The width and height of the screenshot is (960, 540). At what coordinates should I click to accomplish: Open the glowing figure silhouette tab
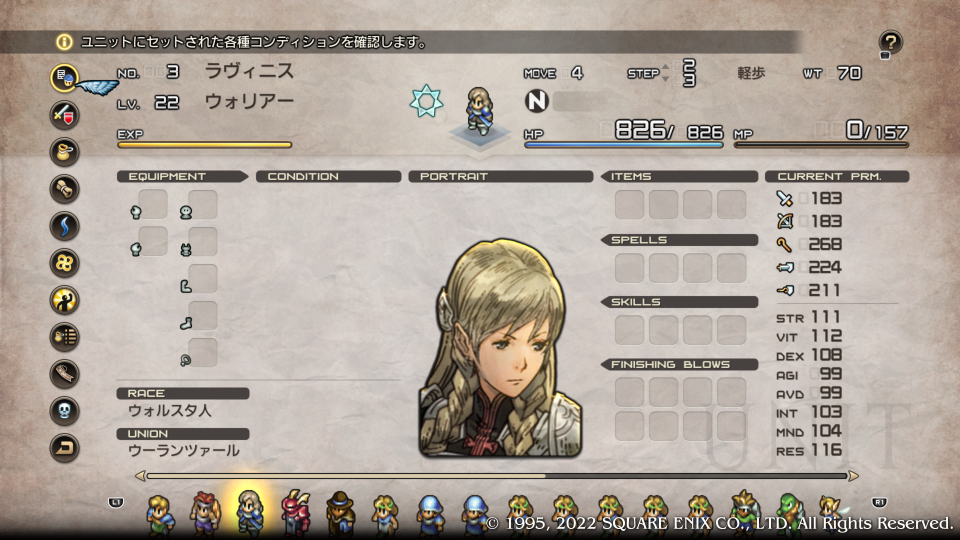pos(65,299)
